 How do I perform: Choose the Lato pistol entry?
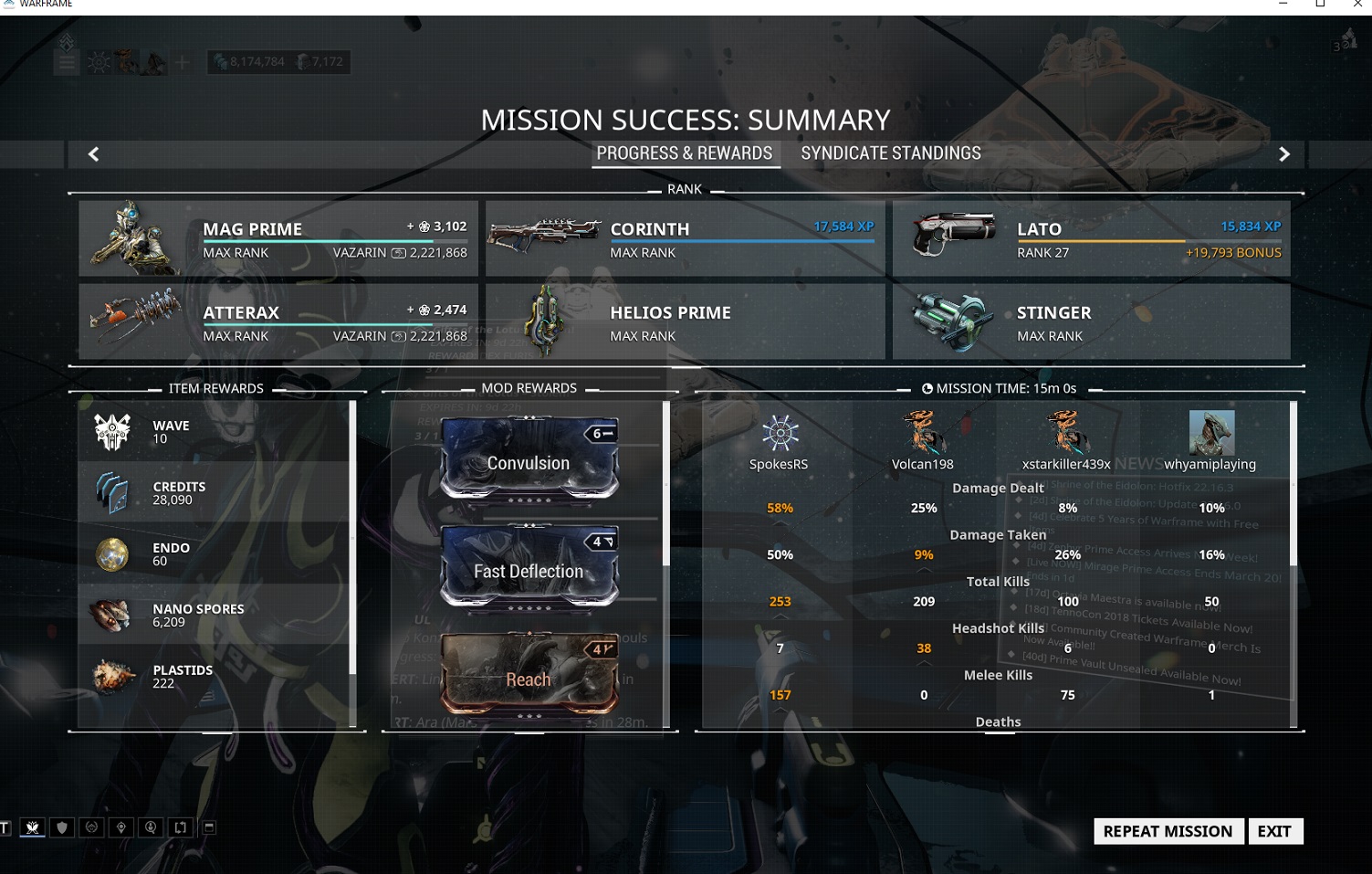[x=1091, y=238]
